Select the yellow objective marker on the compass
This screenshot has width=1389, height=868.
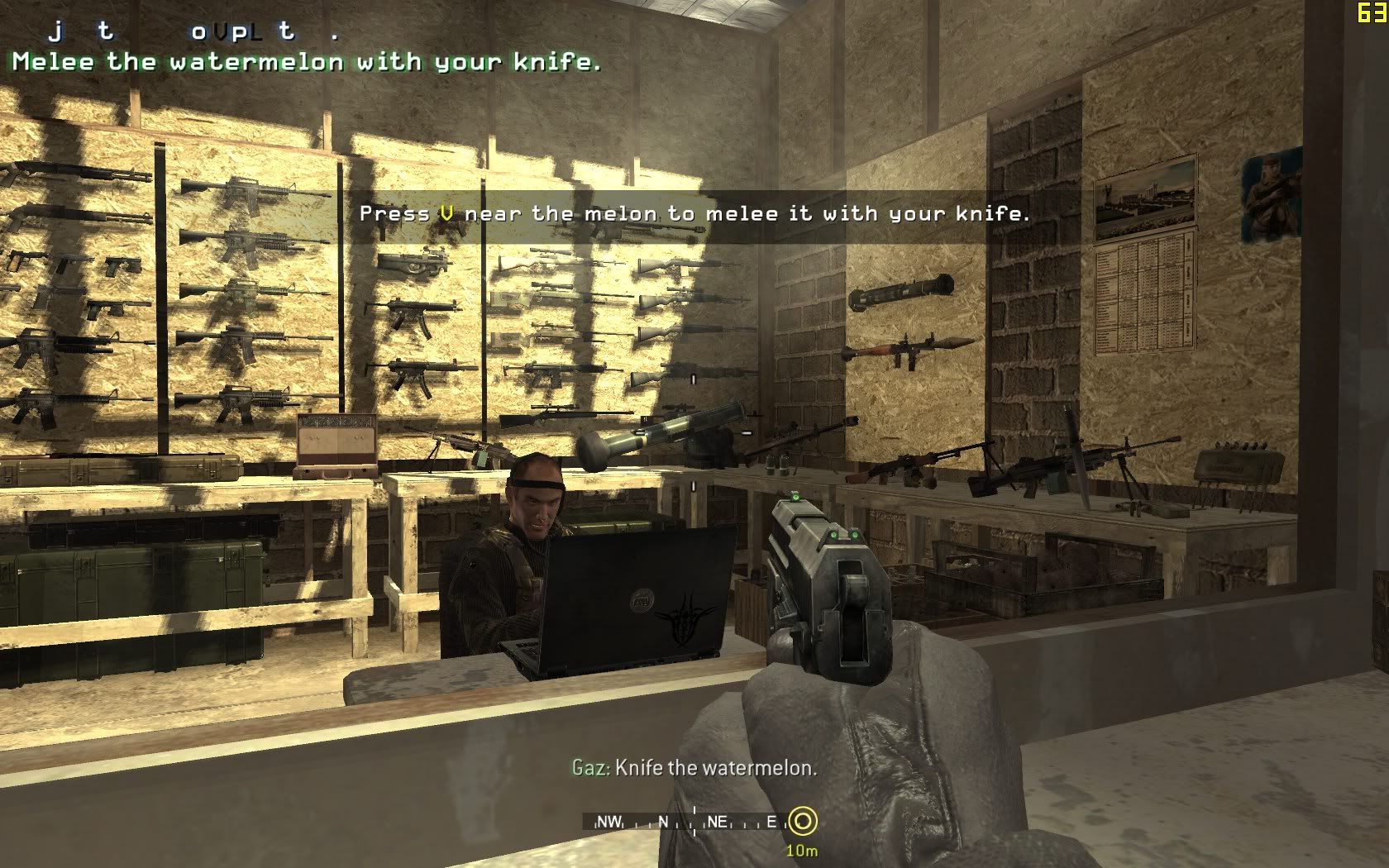pos(802,822)
